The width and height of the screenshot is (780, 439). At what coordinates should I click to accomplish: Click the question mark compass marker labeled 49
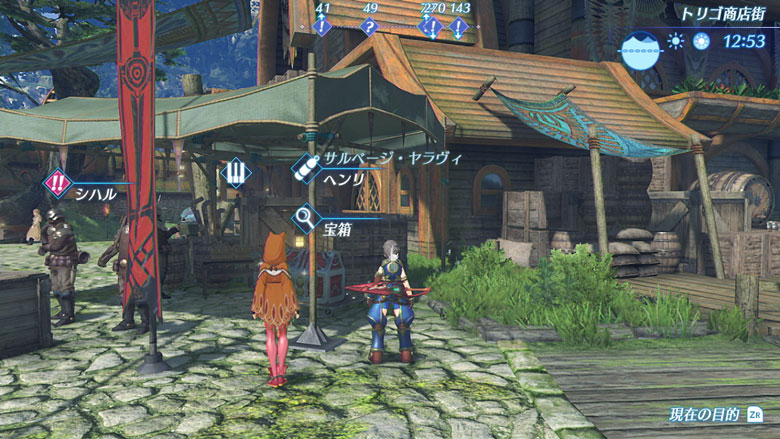[x=369, y=26]
